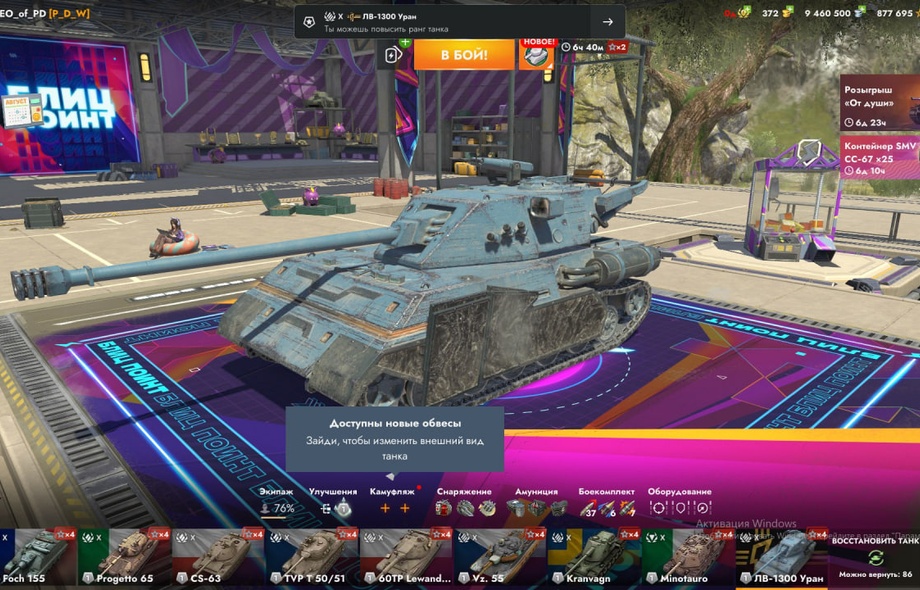920x590 pixels.
Task: Select the Foch 155 tank in the carousel
Action: [x=38, y=557]
